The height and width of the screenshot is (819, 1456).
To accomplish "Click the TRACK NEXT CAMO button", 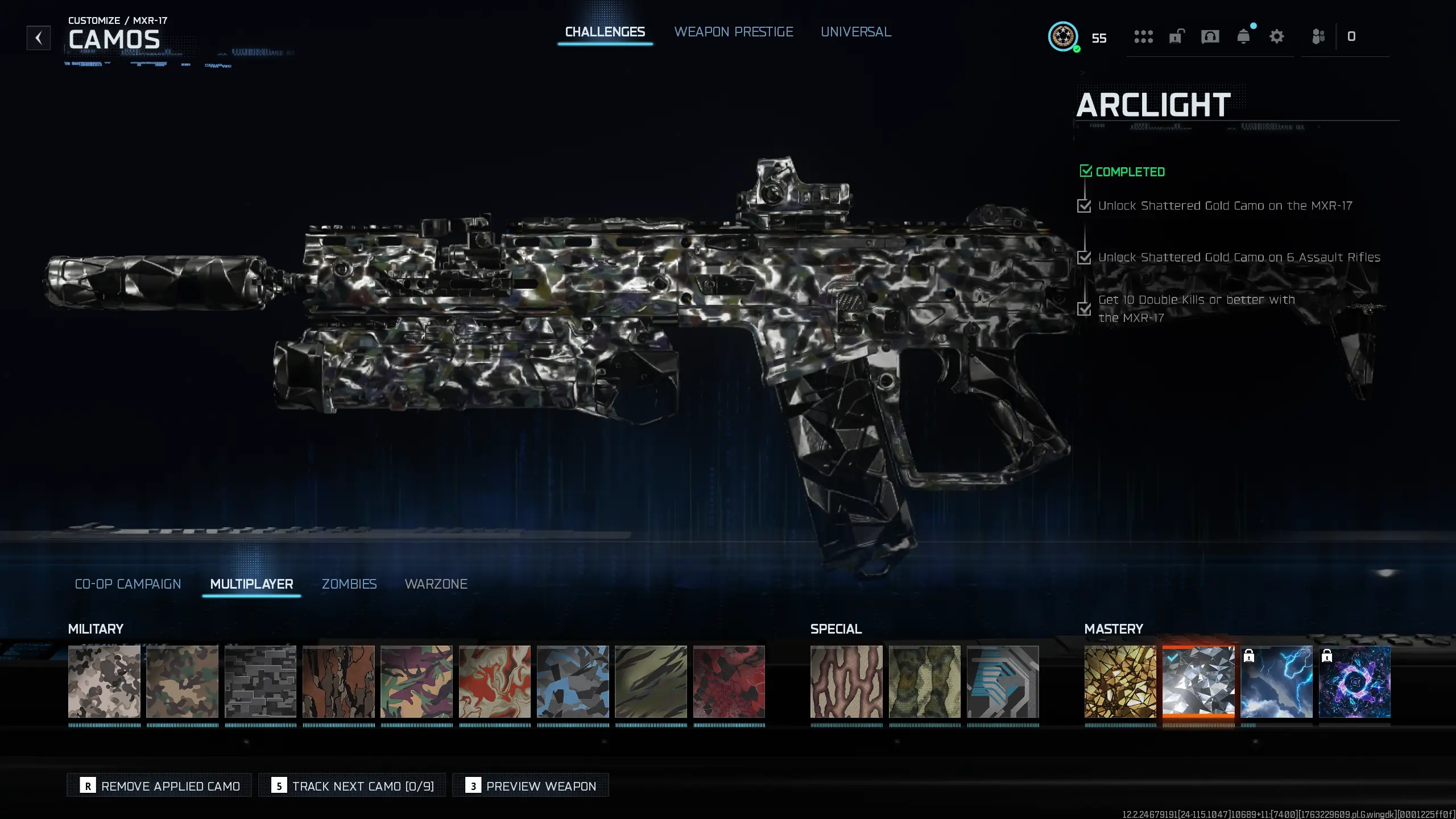I will tap(352, 785).
